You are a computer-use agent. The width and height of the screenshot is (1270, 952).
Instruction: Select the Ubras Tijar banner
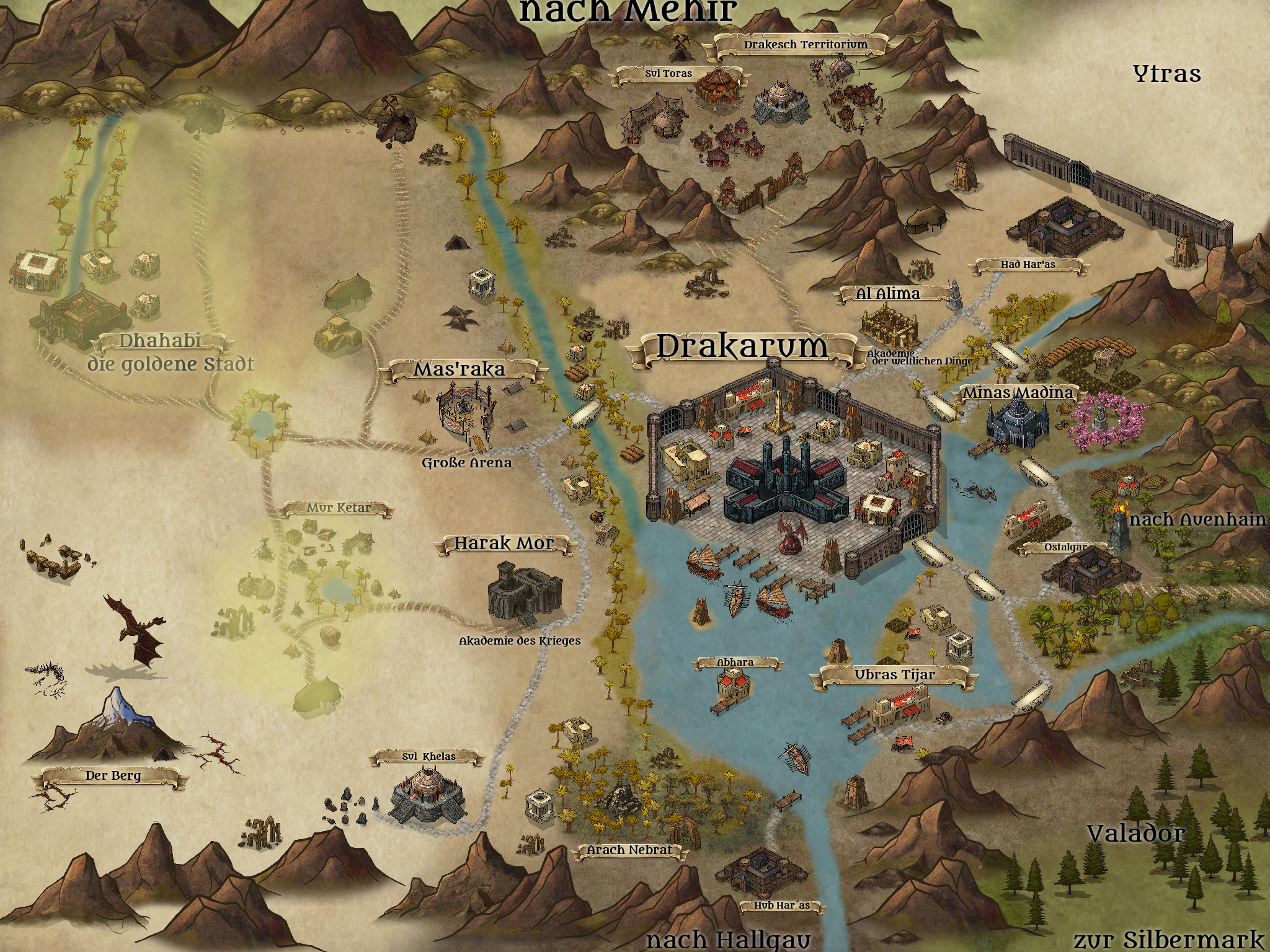[x=894, y=675]
